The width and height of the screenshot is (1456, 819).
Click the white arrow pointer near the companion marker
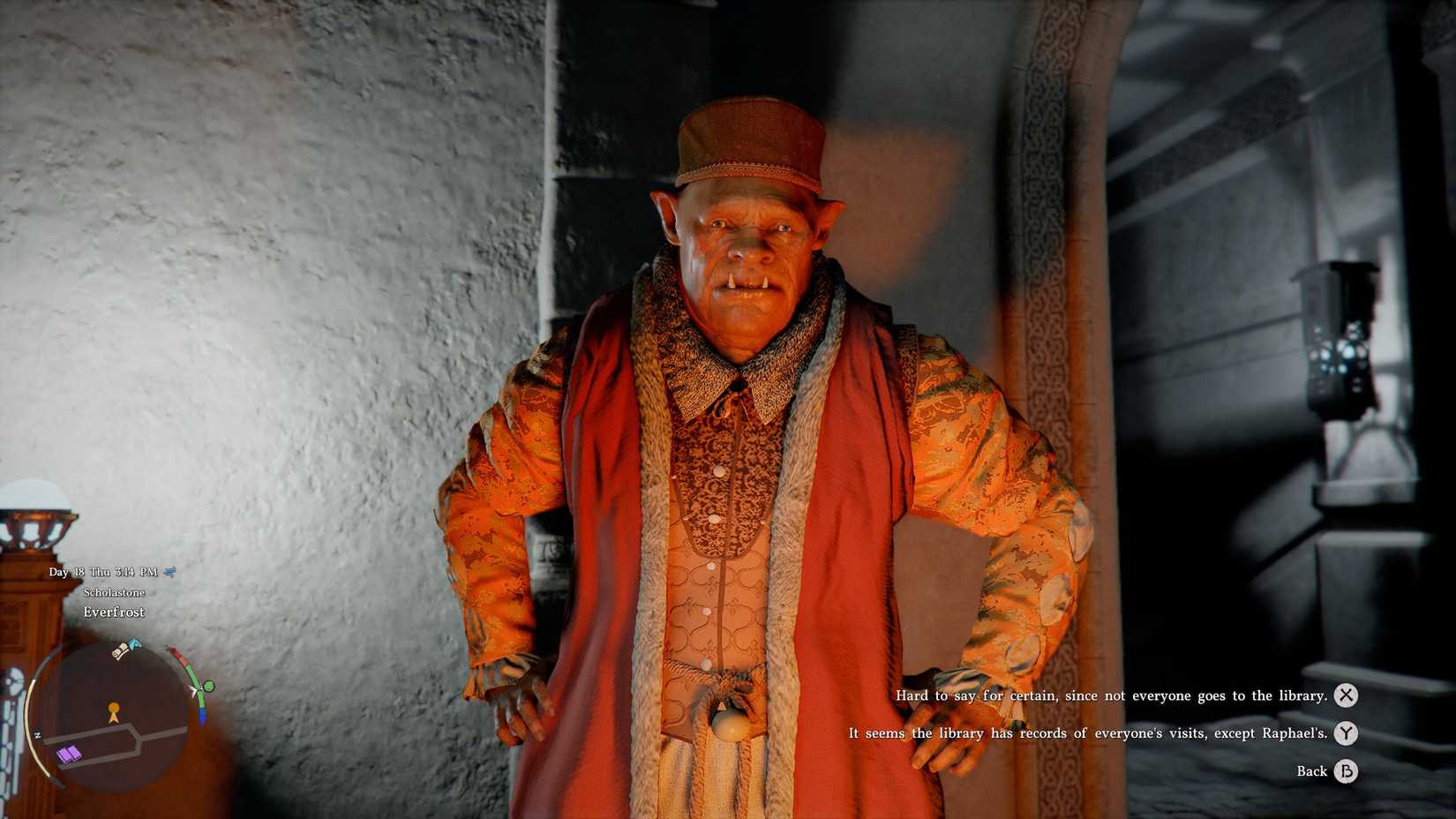(x=193, y=690)
